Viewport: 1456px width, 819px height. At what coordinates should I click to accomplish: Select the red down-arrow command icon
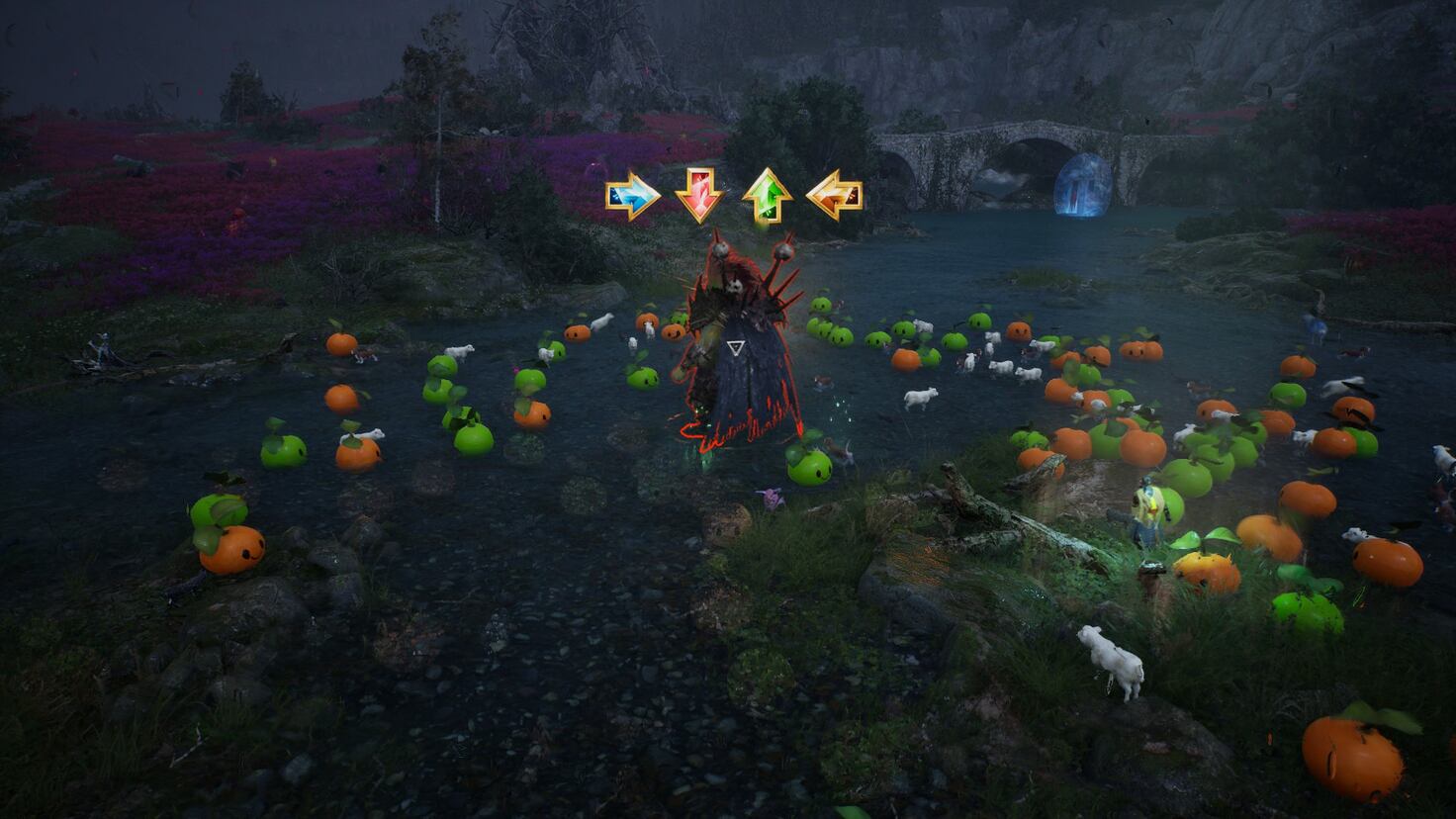point(698,195)
